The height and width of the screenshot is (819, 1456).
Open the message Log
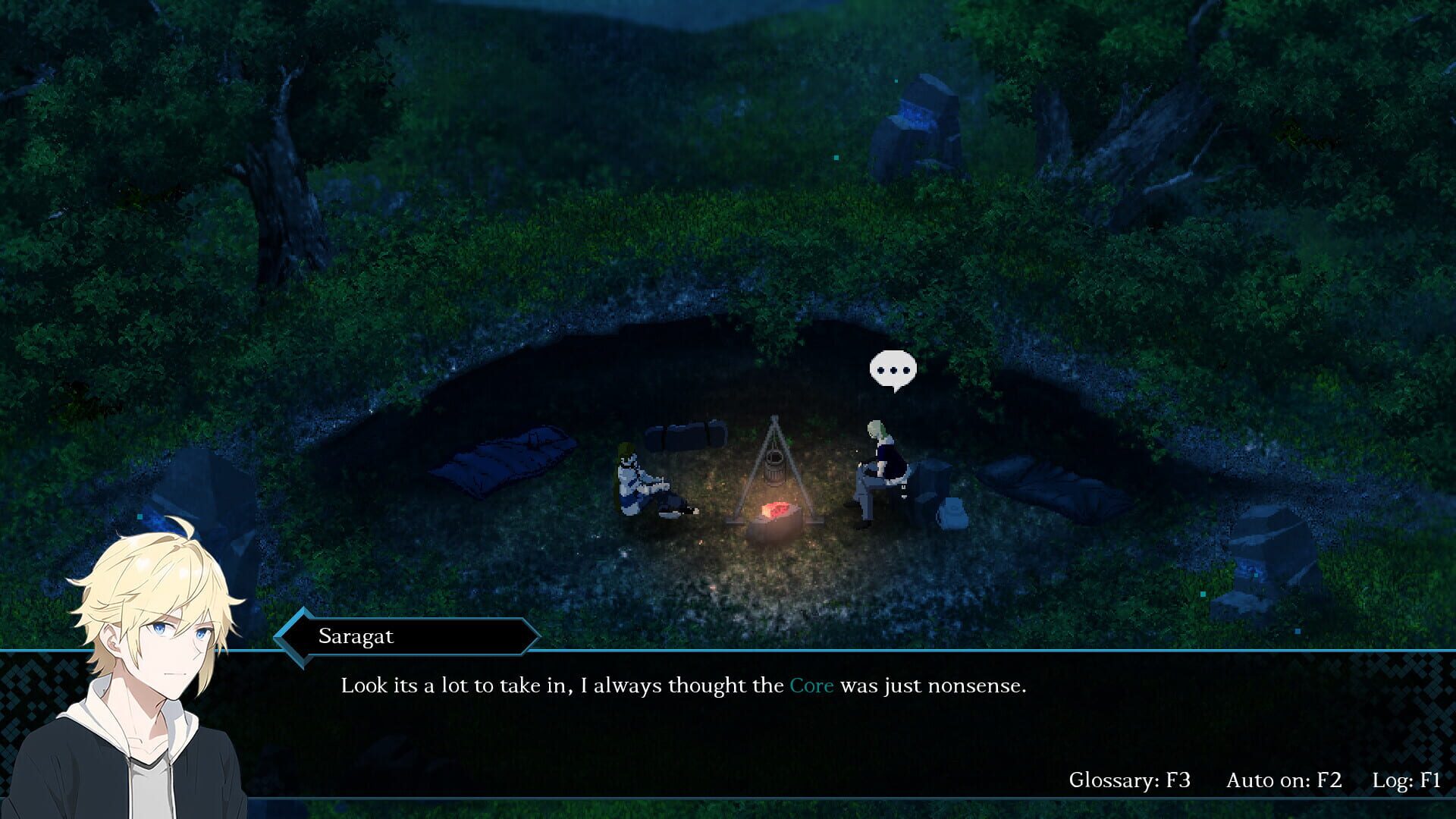click(1409, 778)
